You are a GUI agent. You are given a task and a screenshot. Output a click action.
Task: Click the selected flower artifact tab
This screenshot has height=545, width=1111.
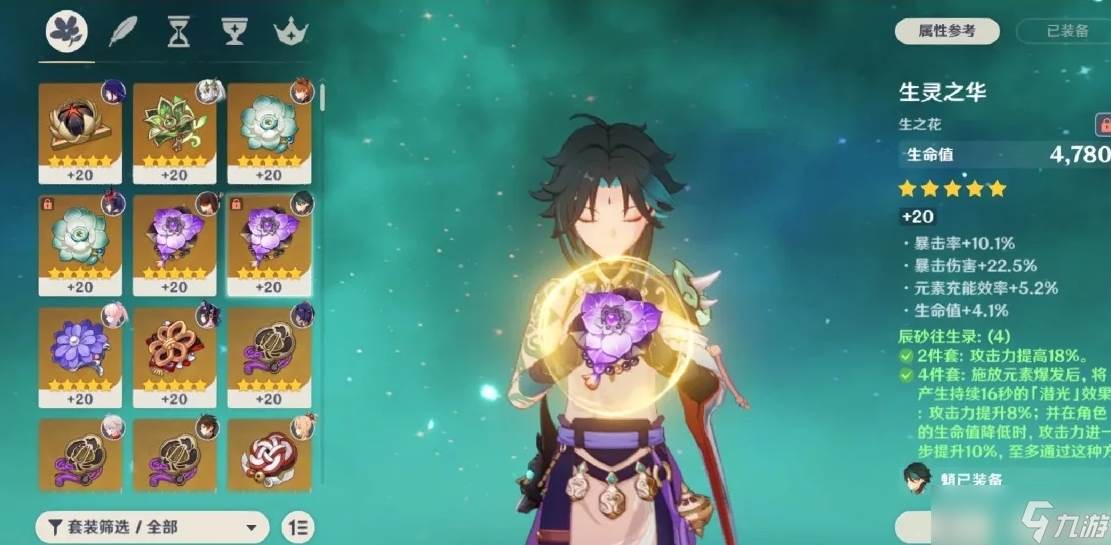click(x=66, y=33)
